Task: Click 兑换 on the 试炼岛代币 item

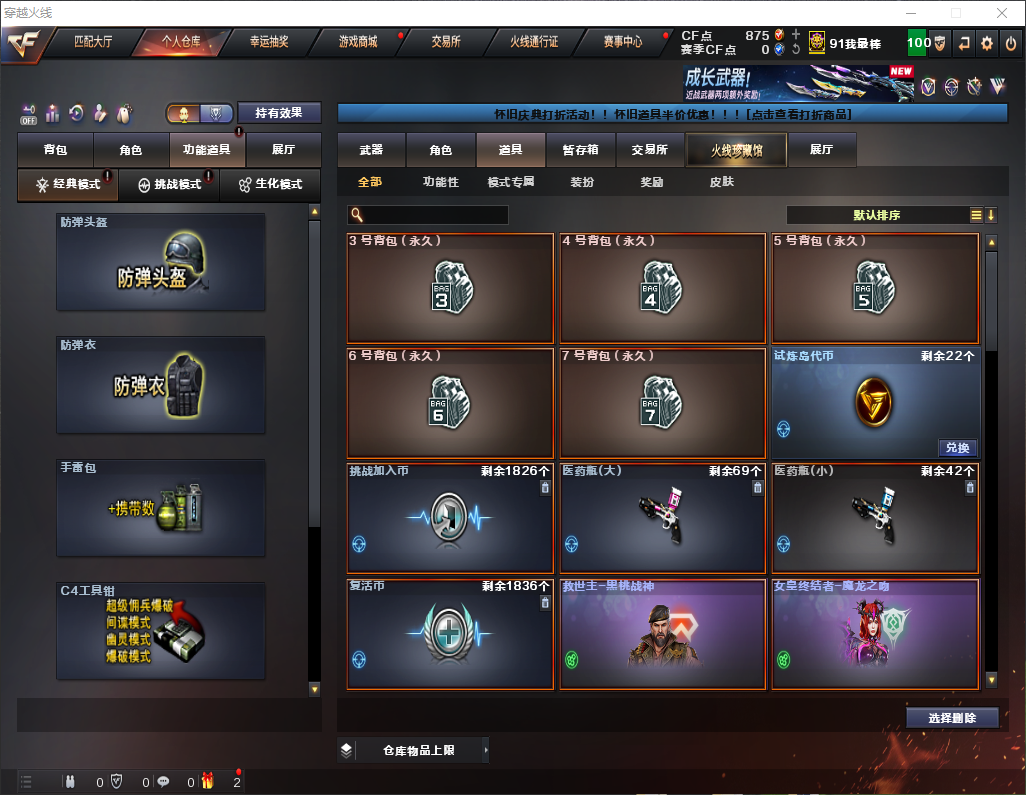Action: 957,448
